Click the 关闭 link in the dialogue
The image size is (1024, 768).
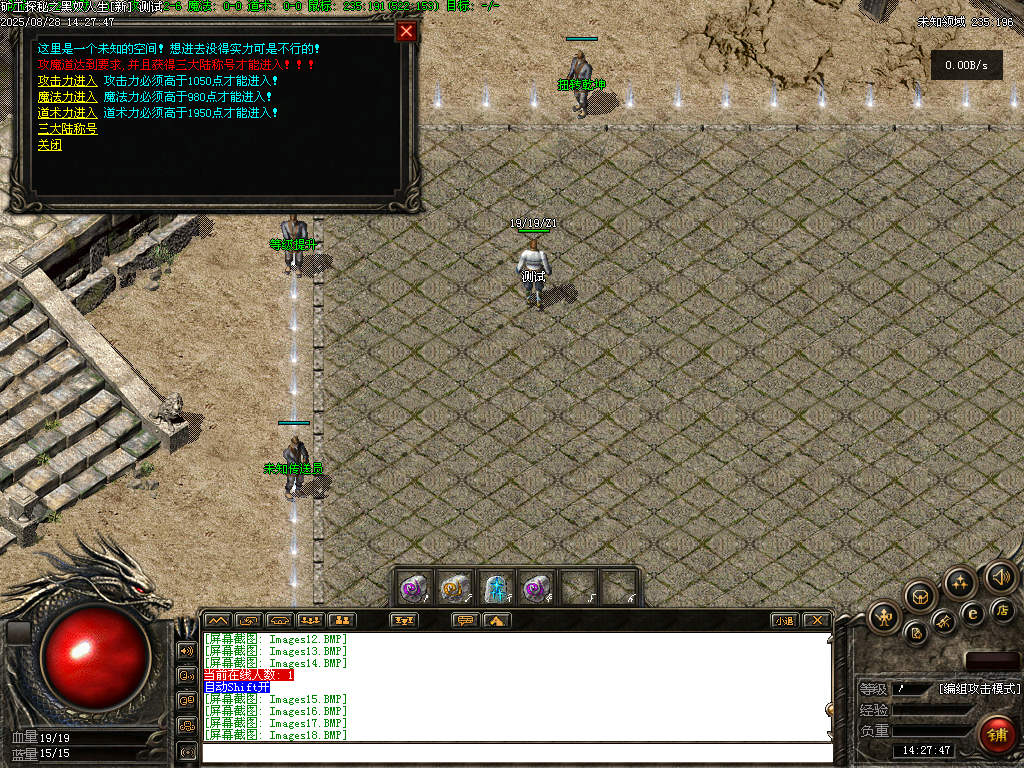(49, 145)
